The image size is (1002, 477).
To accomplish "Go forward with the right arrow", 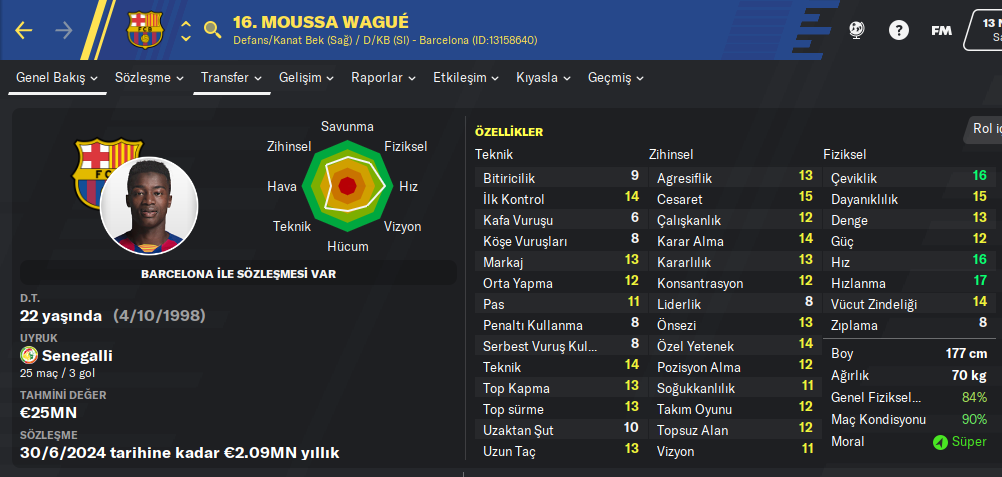I will [x=64, y=30].
